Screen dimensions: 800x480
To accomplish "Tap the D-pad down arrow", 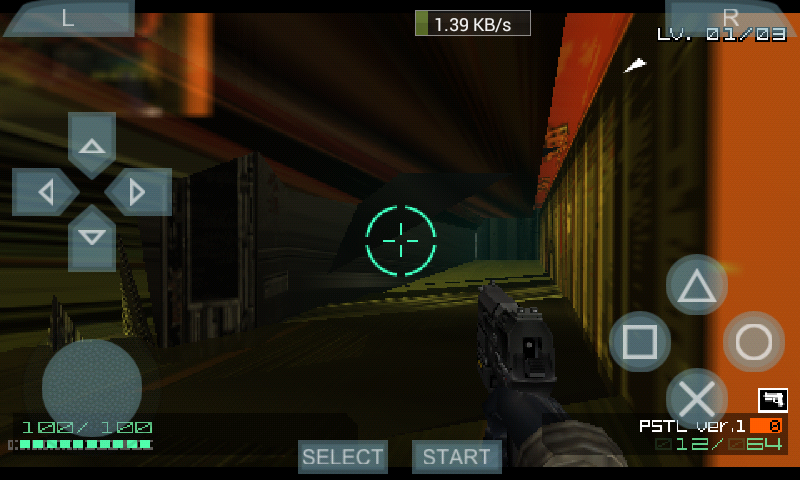I will [x=92, y=238].
